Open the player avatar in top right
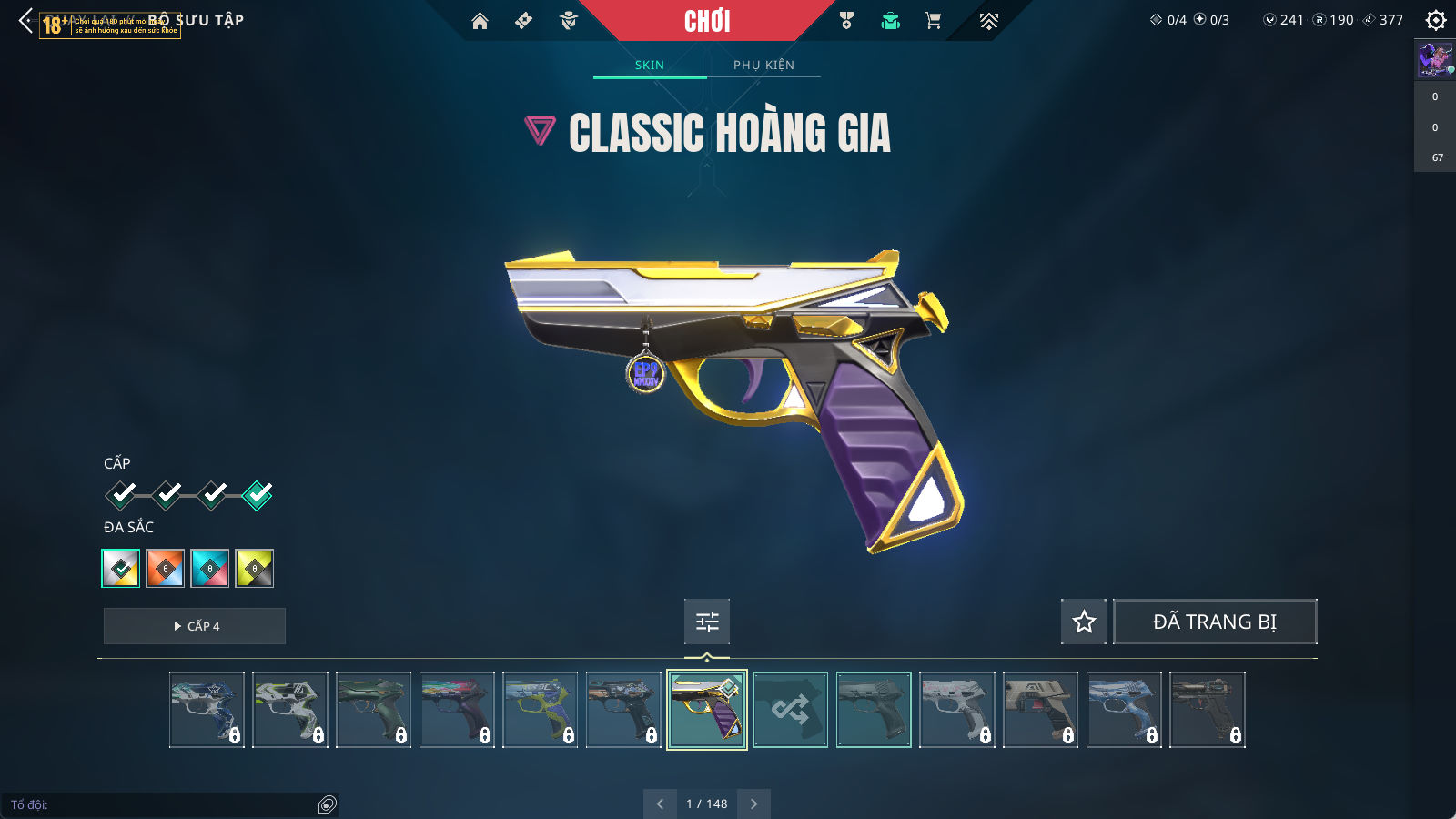 click(1435, 60)
